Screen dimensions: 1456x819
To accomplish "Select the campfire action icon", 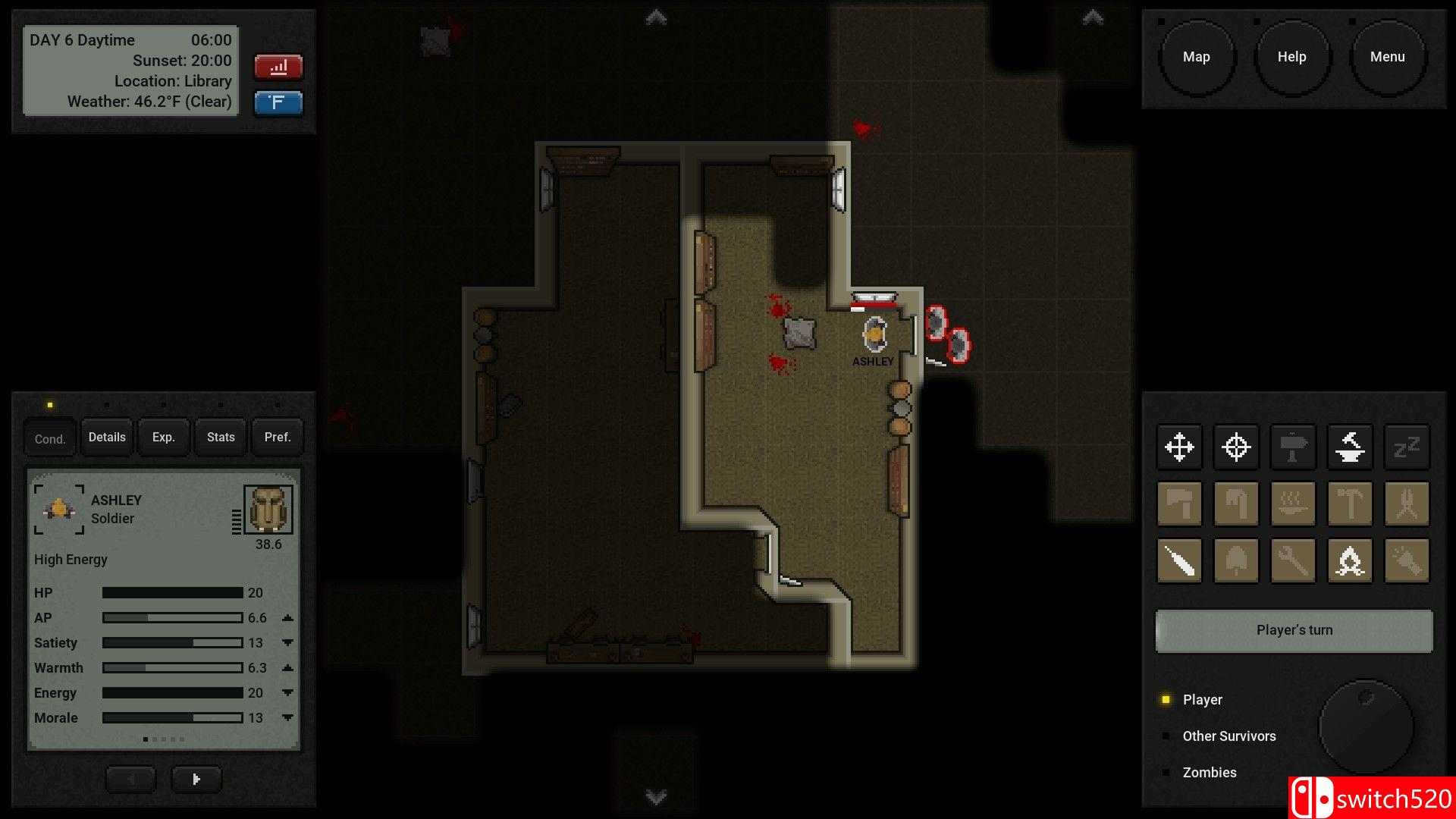I will pos(1350,560).
